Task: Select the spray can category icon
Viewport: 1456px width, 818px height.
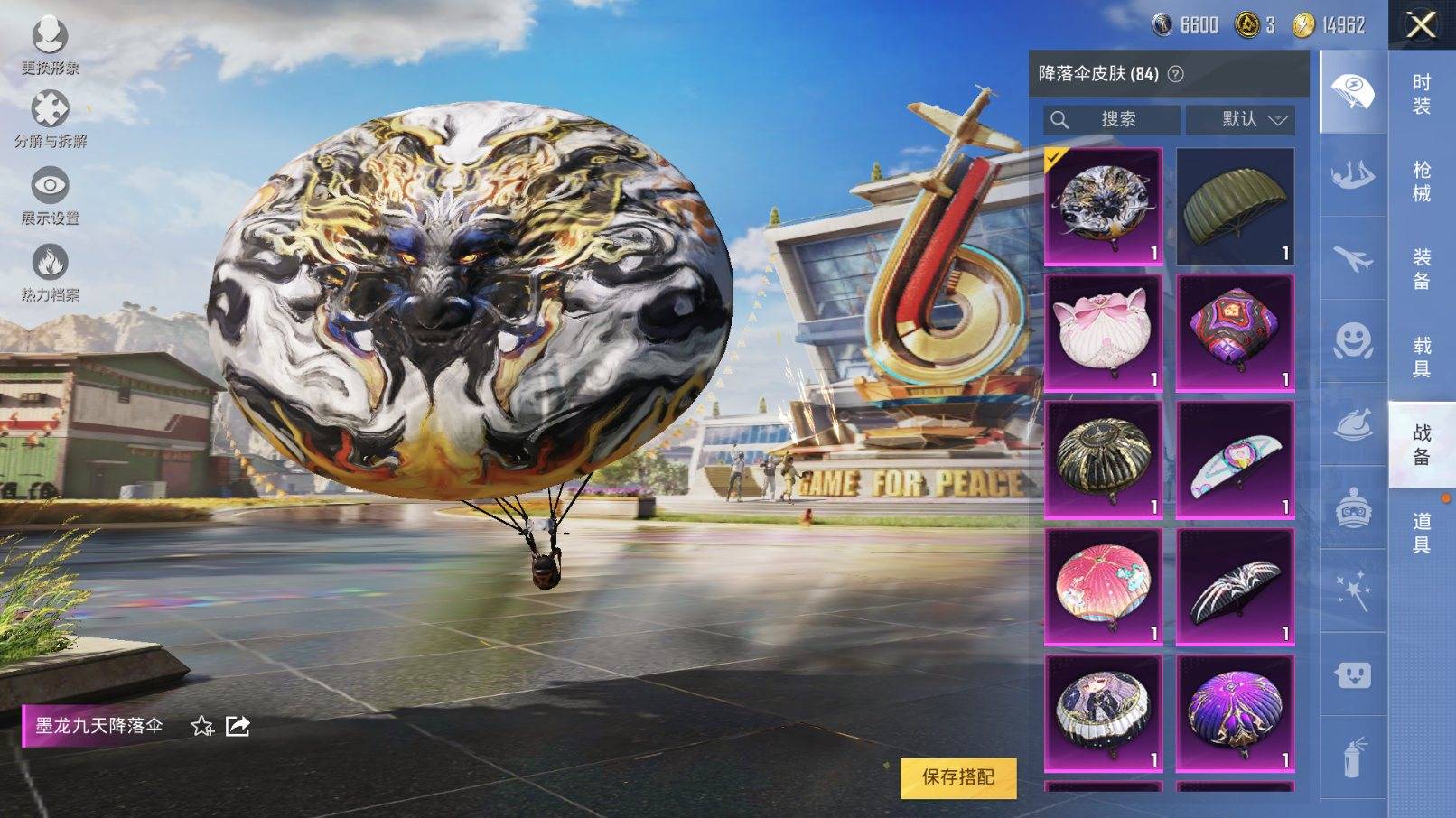Action: (1353, 757)
